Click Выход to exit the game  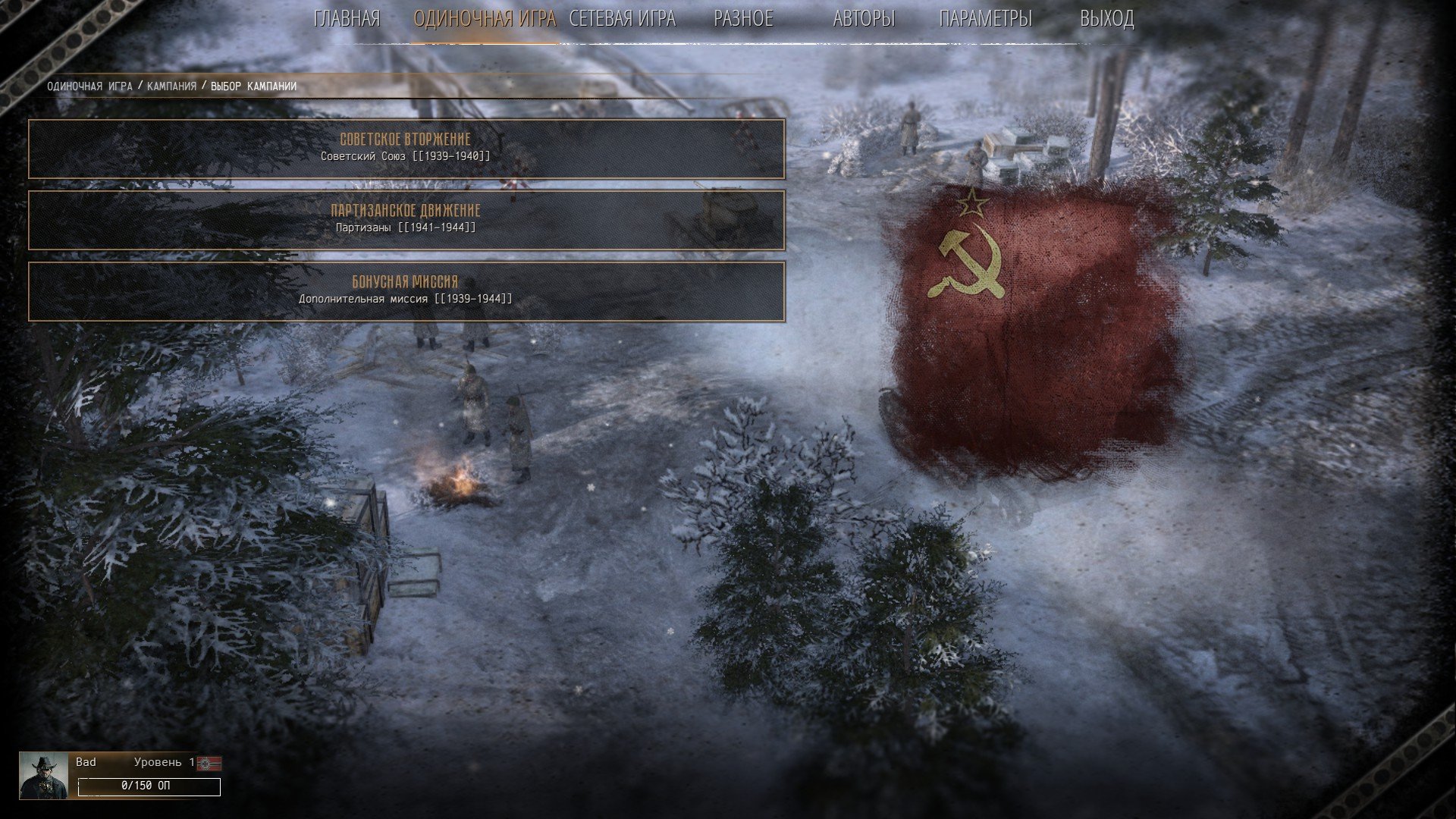1106,19
